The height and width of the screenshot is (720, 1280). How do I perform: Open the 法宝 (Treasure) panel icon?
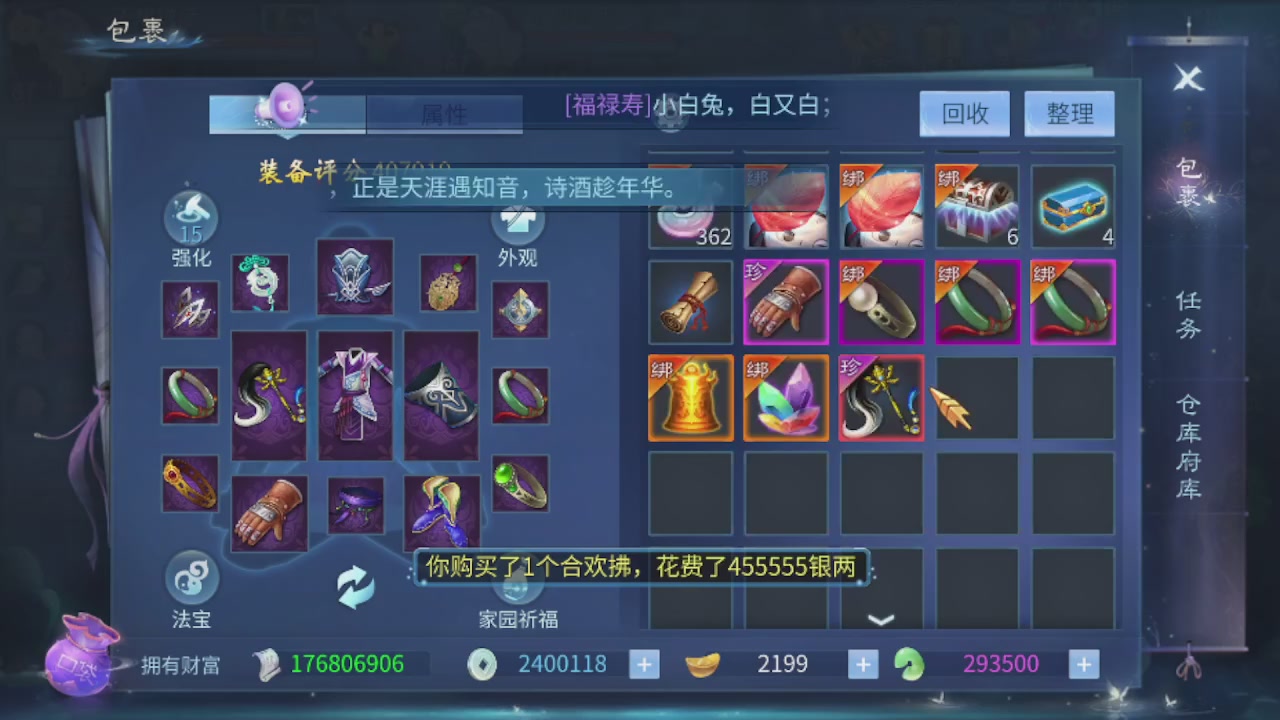click(x=190, y=580)
